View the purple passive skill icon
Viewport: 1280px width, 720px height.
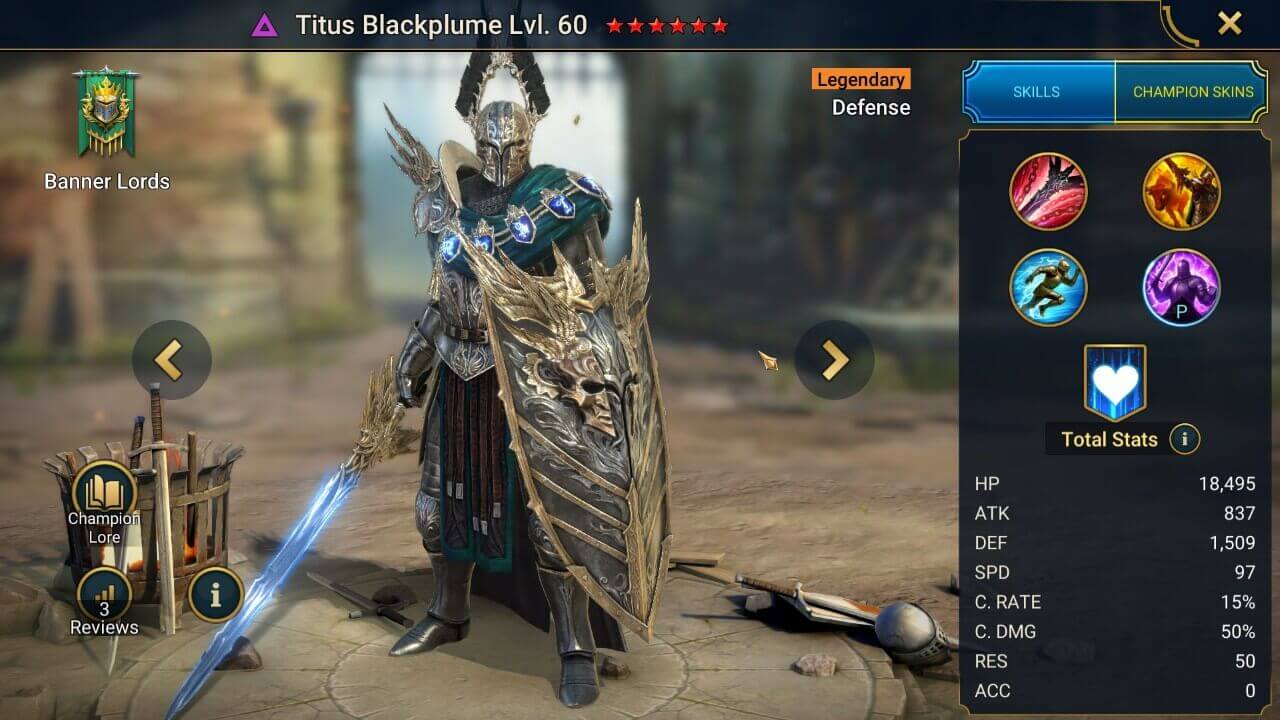1182,288
